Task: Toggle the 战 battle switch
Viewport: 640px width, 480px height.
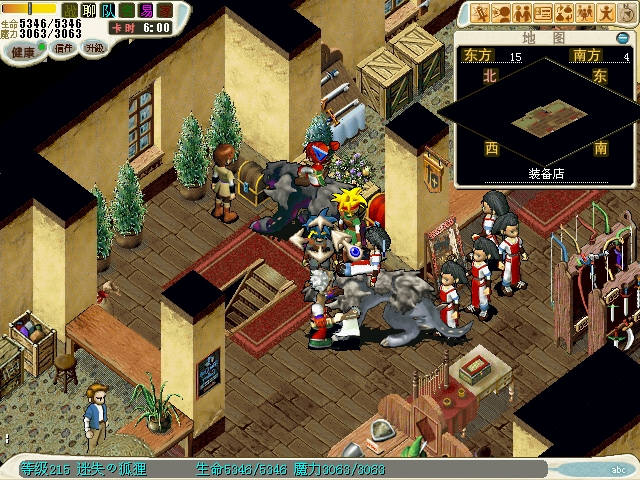Action: click(70, 9)
